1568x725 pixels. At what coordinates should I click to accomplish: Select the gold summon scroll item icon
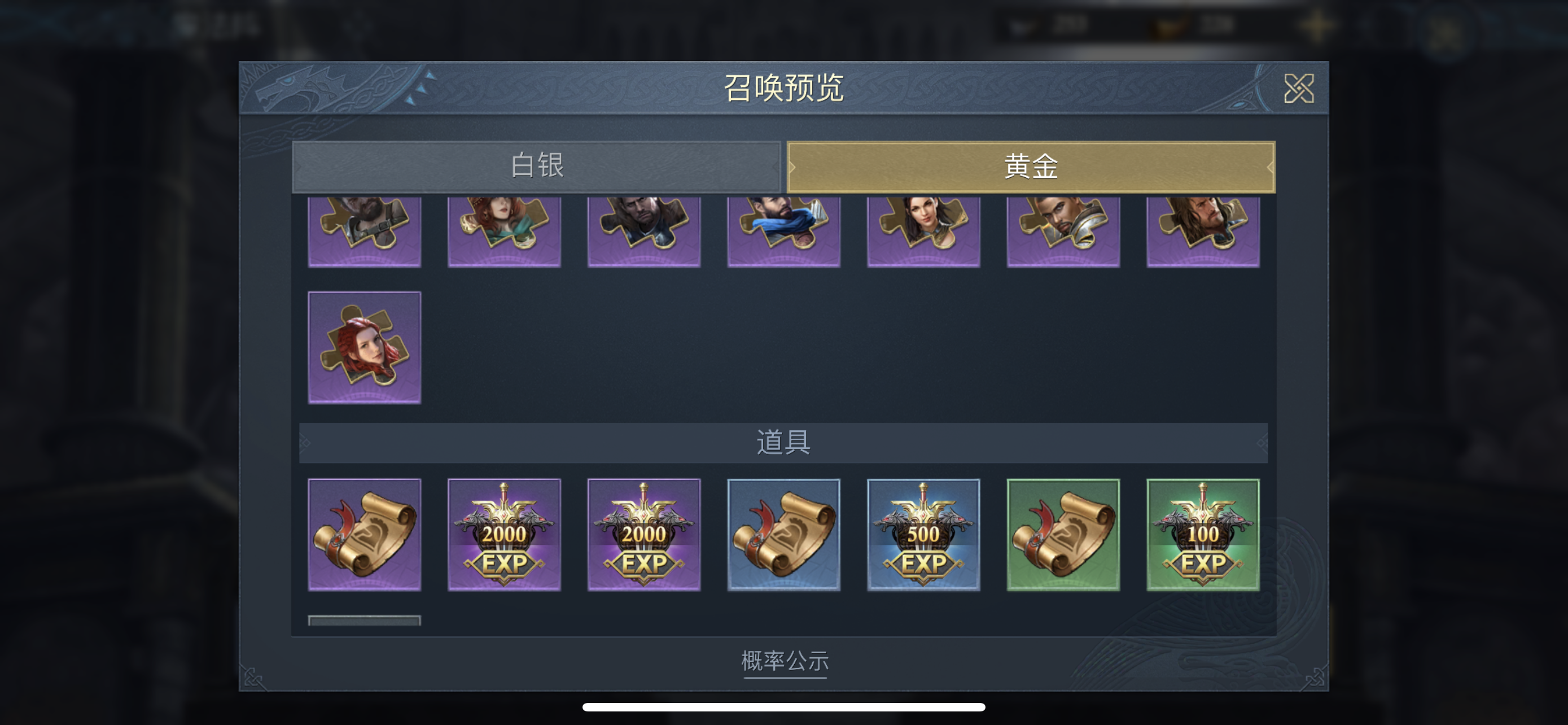[x=365, y=535]
